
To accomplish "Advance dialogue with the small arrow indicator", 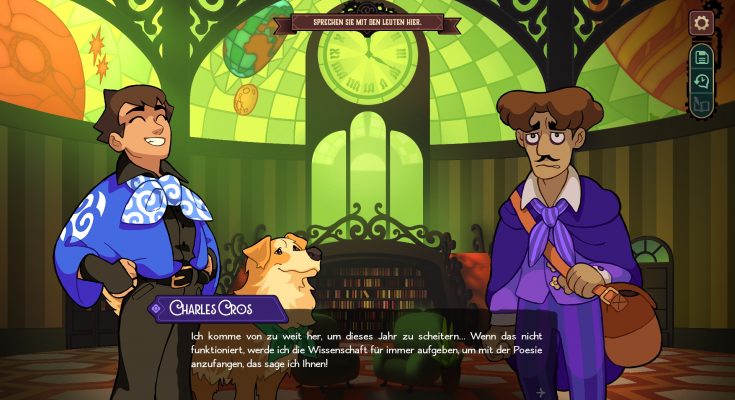I will 541,392.
